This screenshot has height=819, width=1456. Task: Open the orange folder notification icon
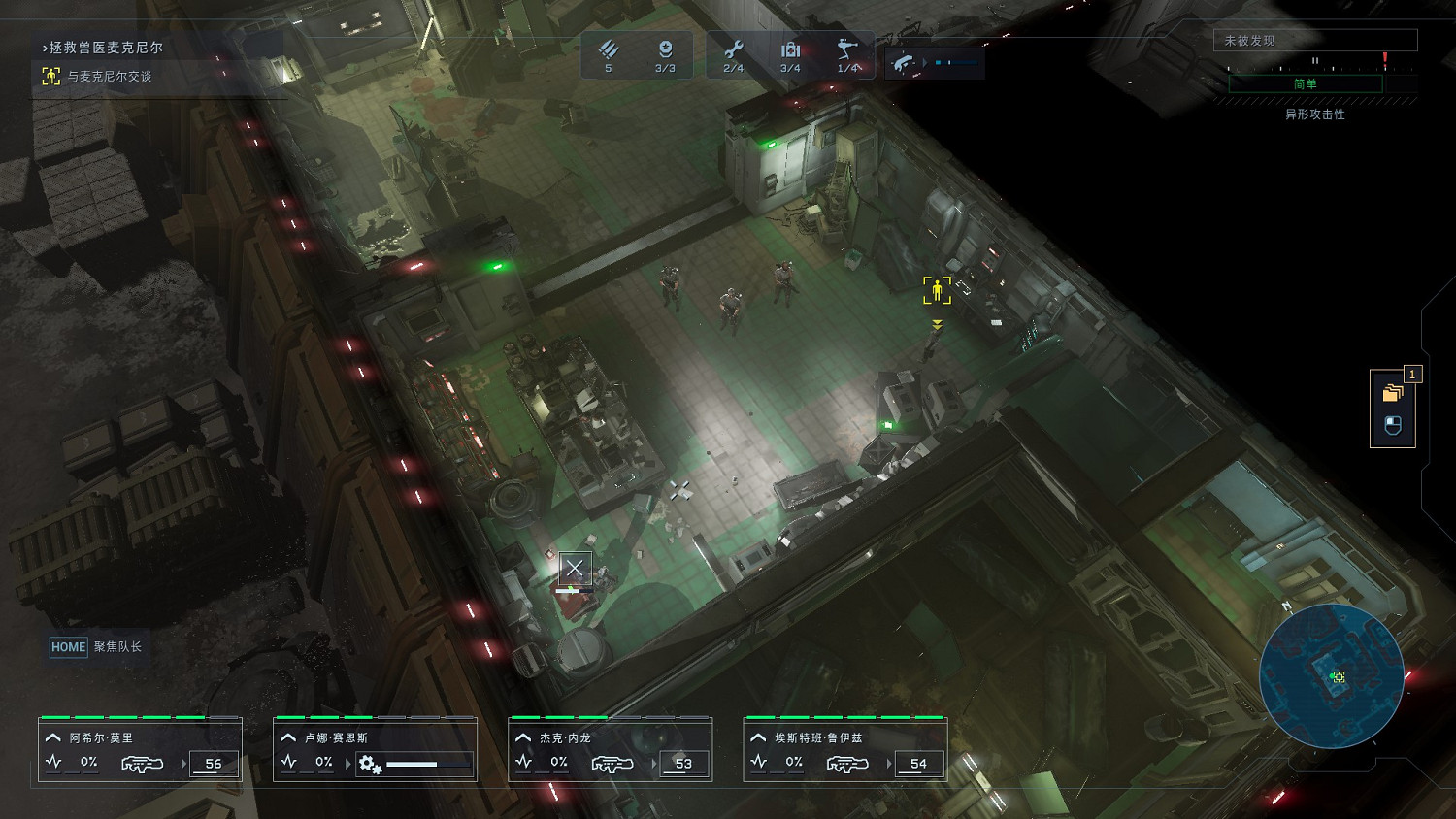coord(1393,393)
